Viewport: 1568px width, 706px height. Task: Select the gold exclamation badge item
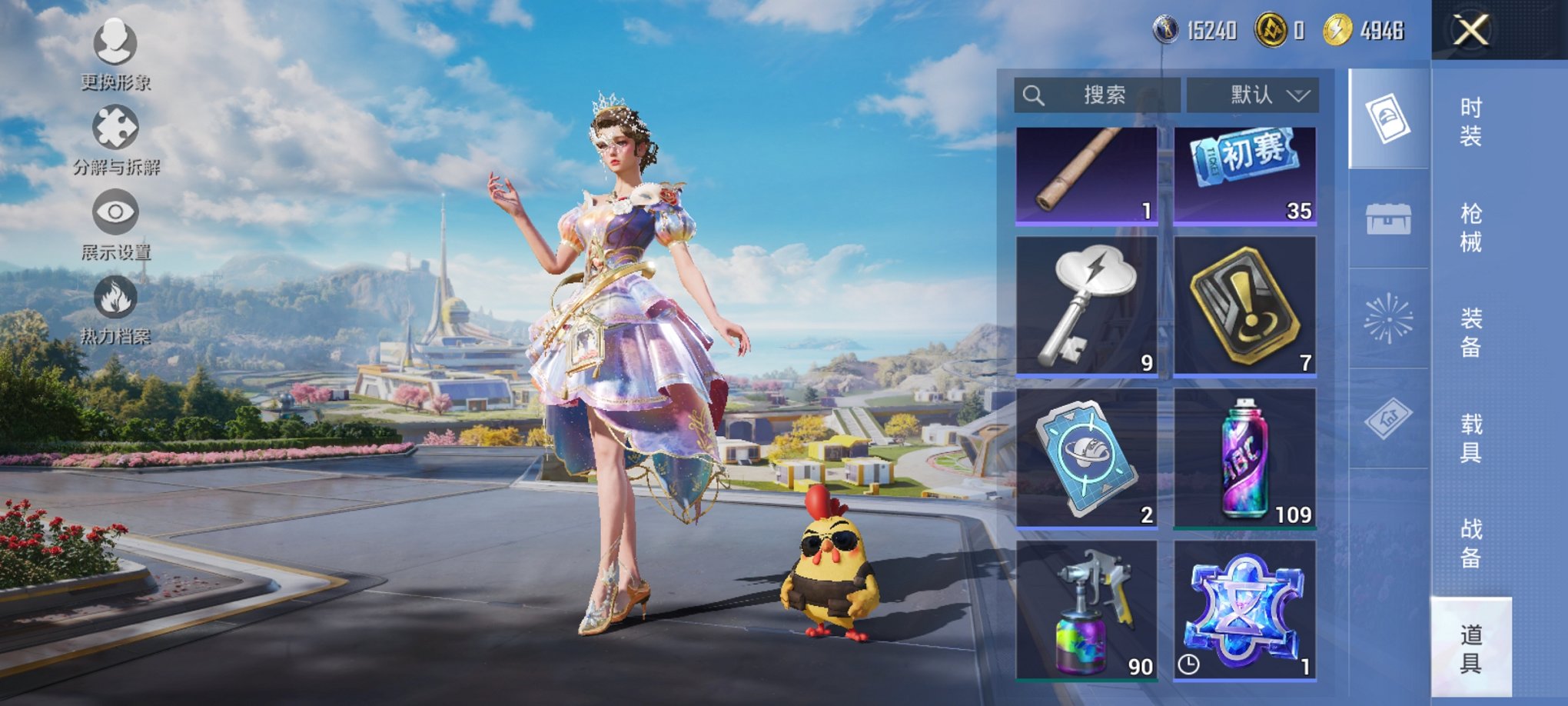pos(1245,305)
